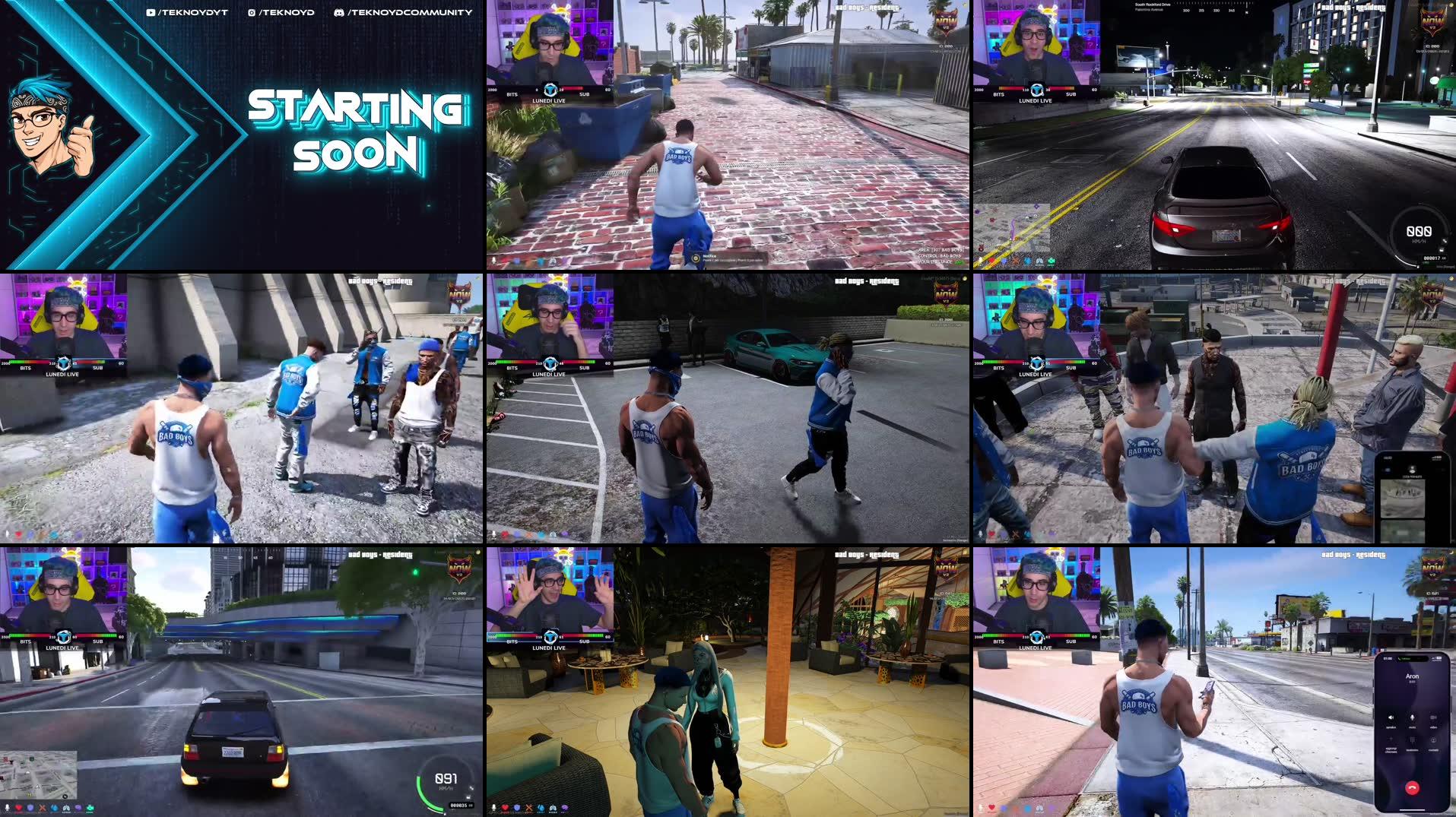The image size is (1456, 817).
Task: Select the water drop thirst icon
Action: tap(54, 808)
